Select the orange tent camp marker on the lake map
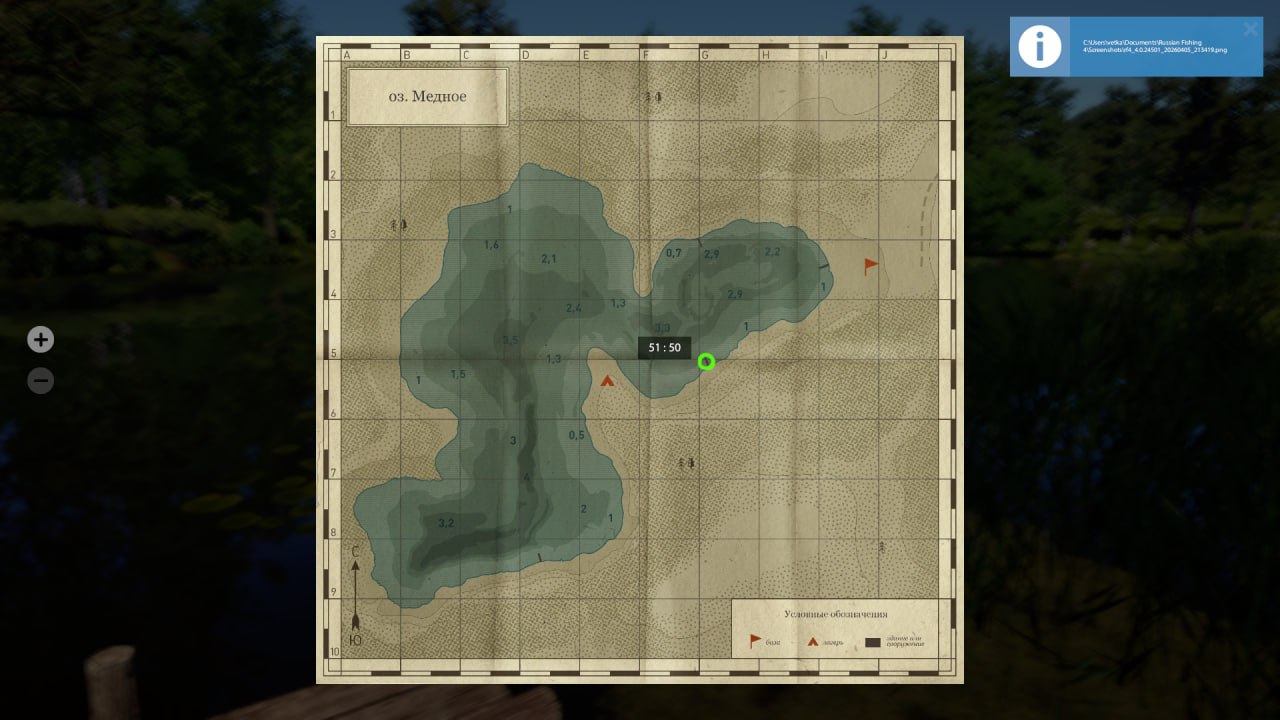Screen dimensions: 1280x720 (607, 380)
